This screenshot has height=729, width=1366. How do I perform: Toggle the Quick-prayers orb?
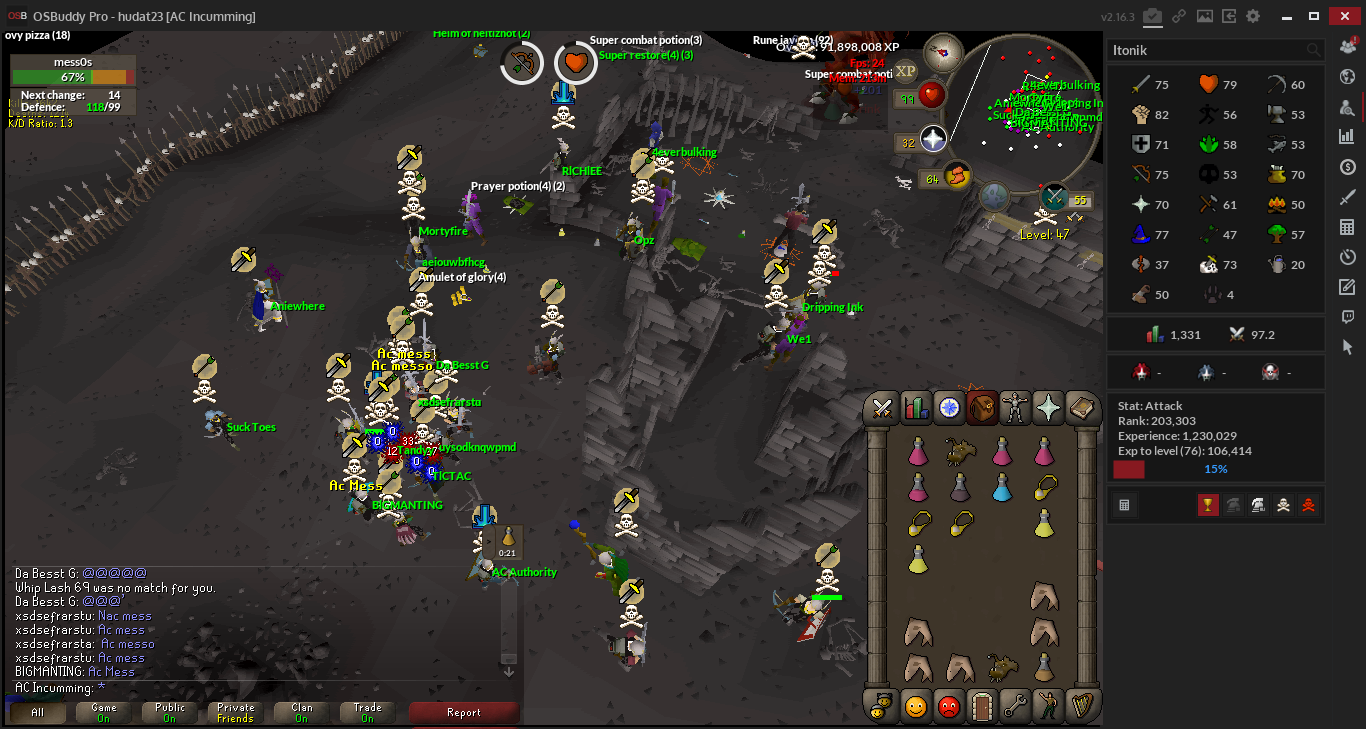pos(932,140)
